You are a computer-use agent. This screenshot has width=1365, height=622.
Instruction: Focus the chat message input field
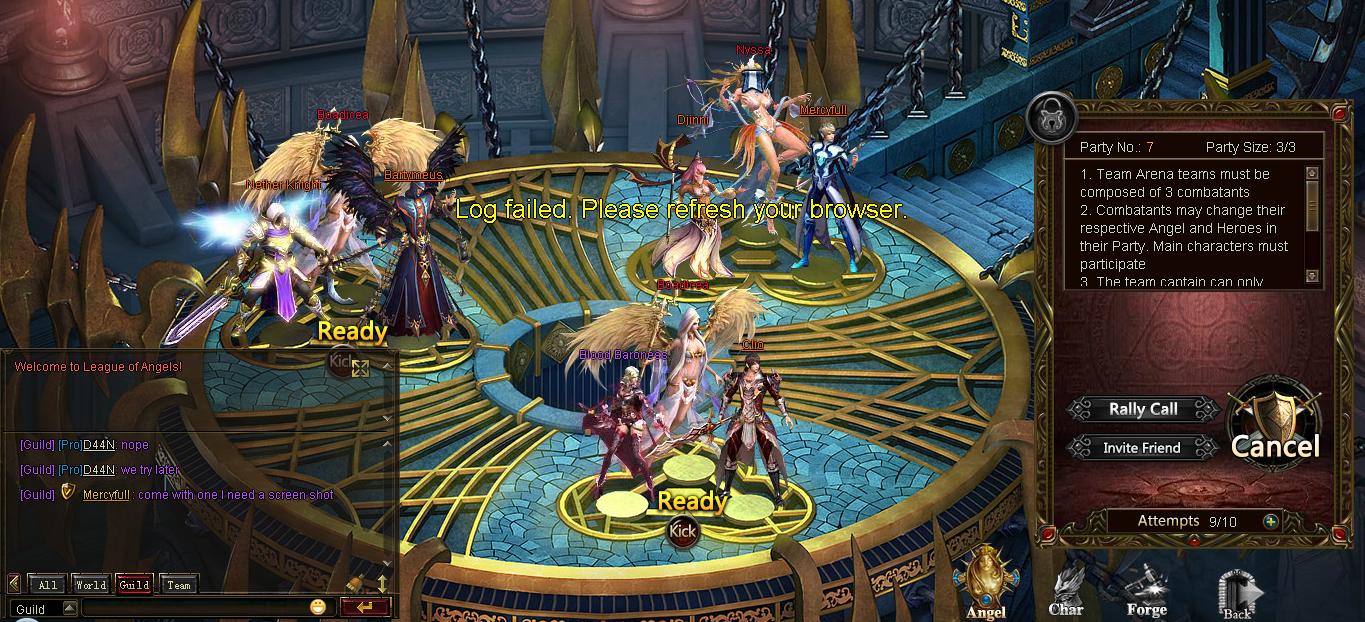(195, 608)
